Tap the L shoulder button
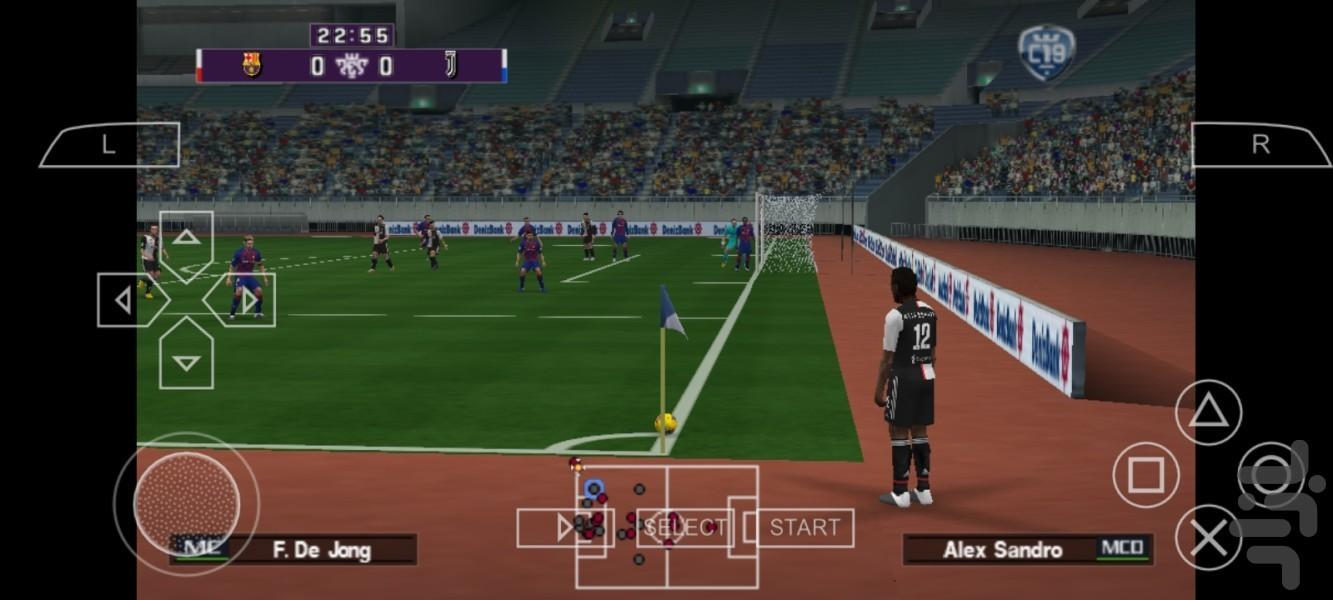1333x600 pixels. click(109, 145)
